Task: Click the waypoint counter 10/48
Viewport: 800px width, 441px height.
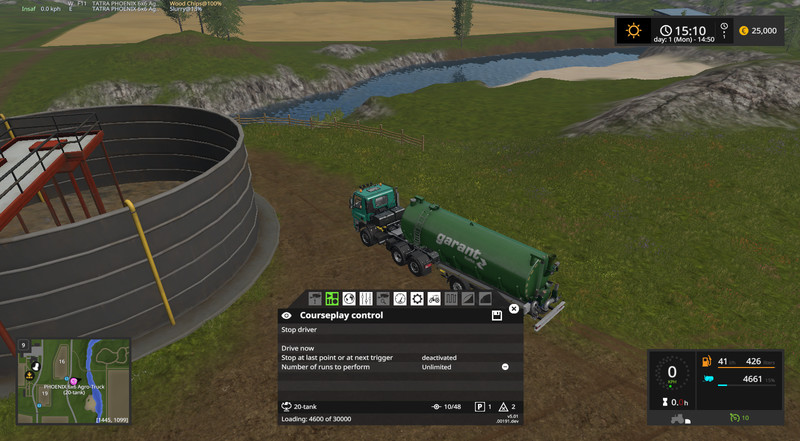Action: (446, 407)
